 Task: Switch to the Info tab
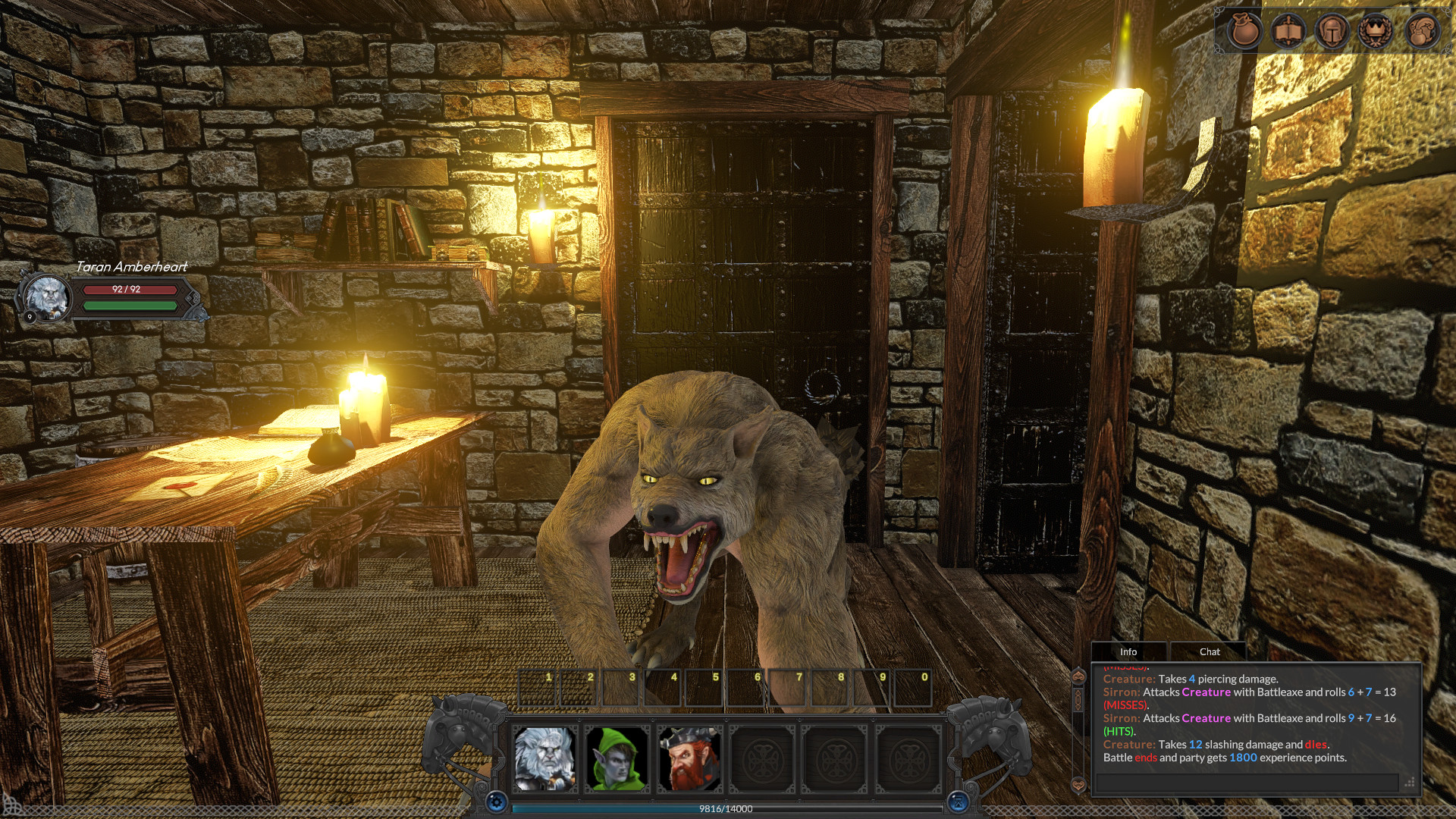1129,651
